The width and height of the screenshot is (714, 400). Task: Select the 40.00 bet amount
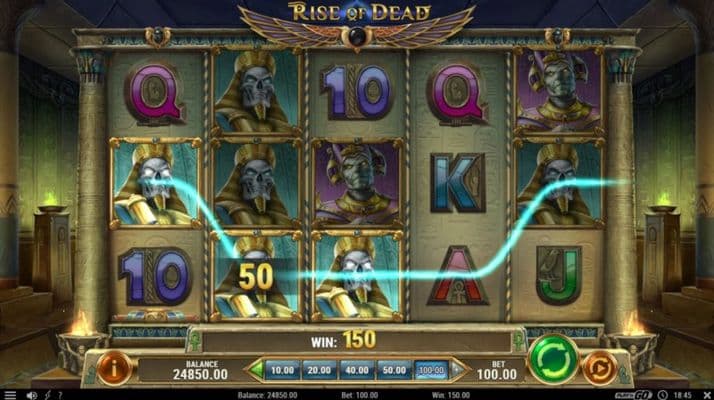[357, 370]
